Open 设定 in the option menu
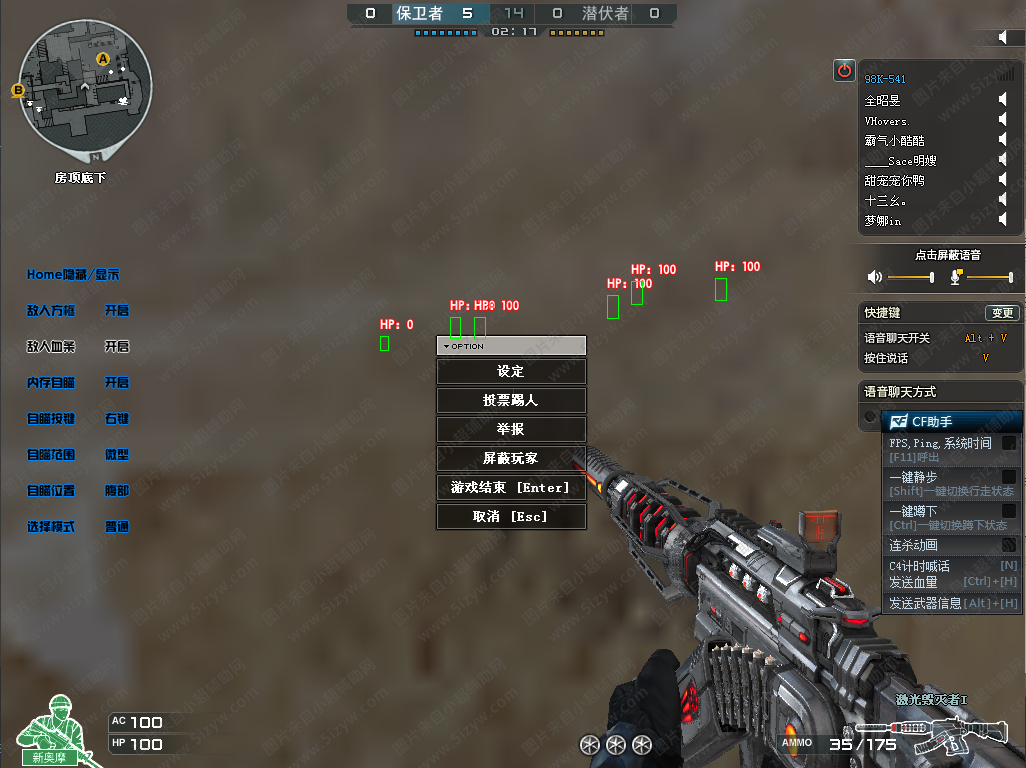This screenshot has width=1026, height=768. point(511,371)
